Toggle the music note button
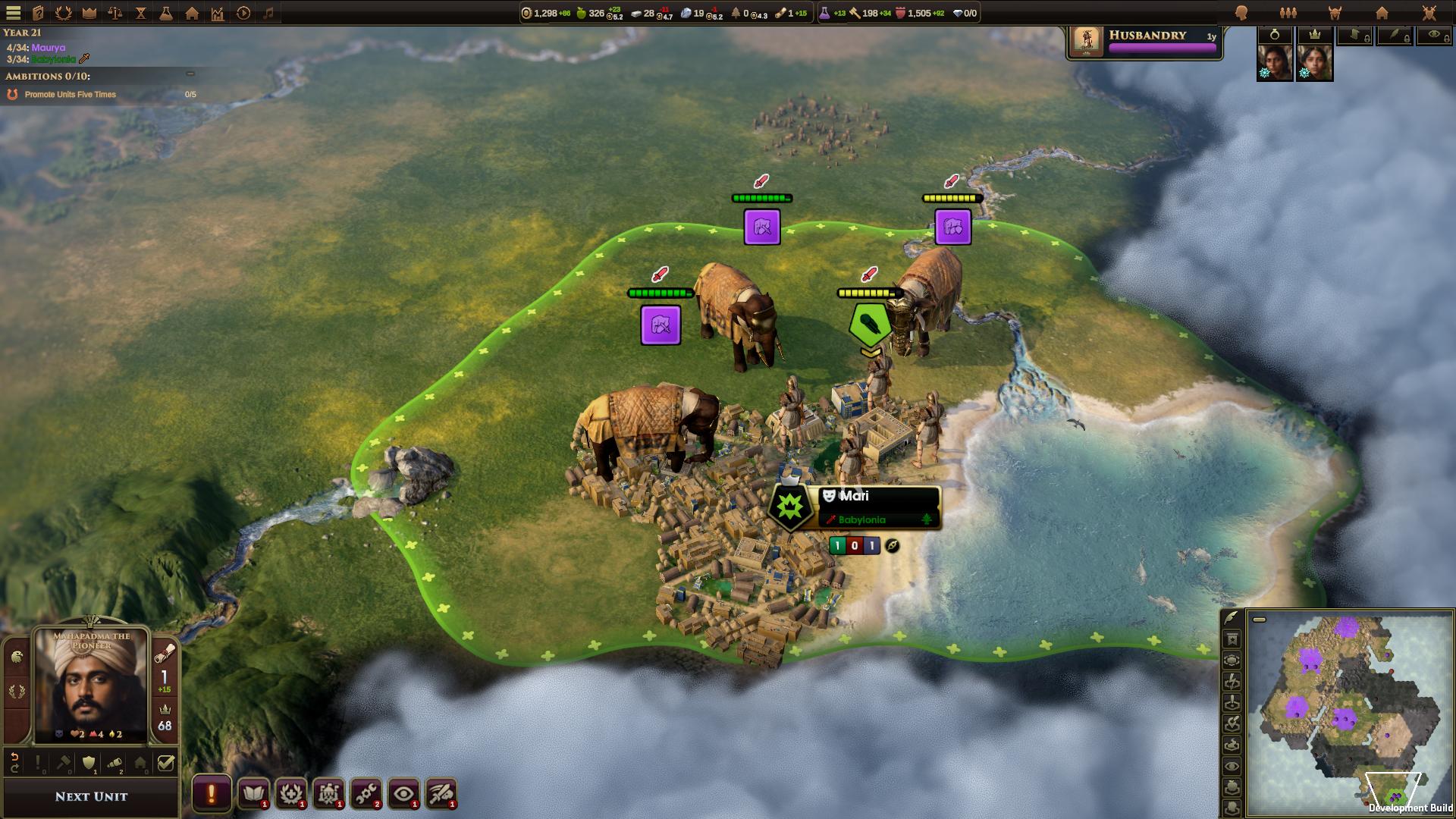 pos(268,13)
